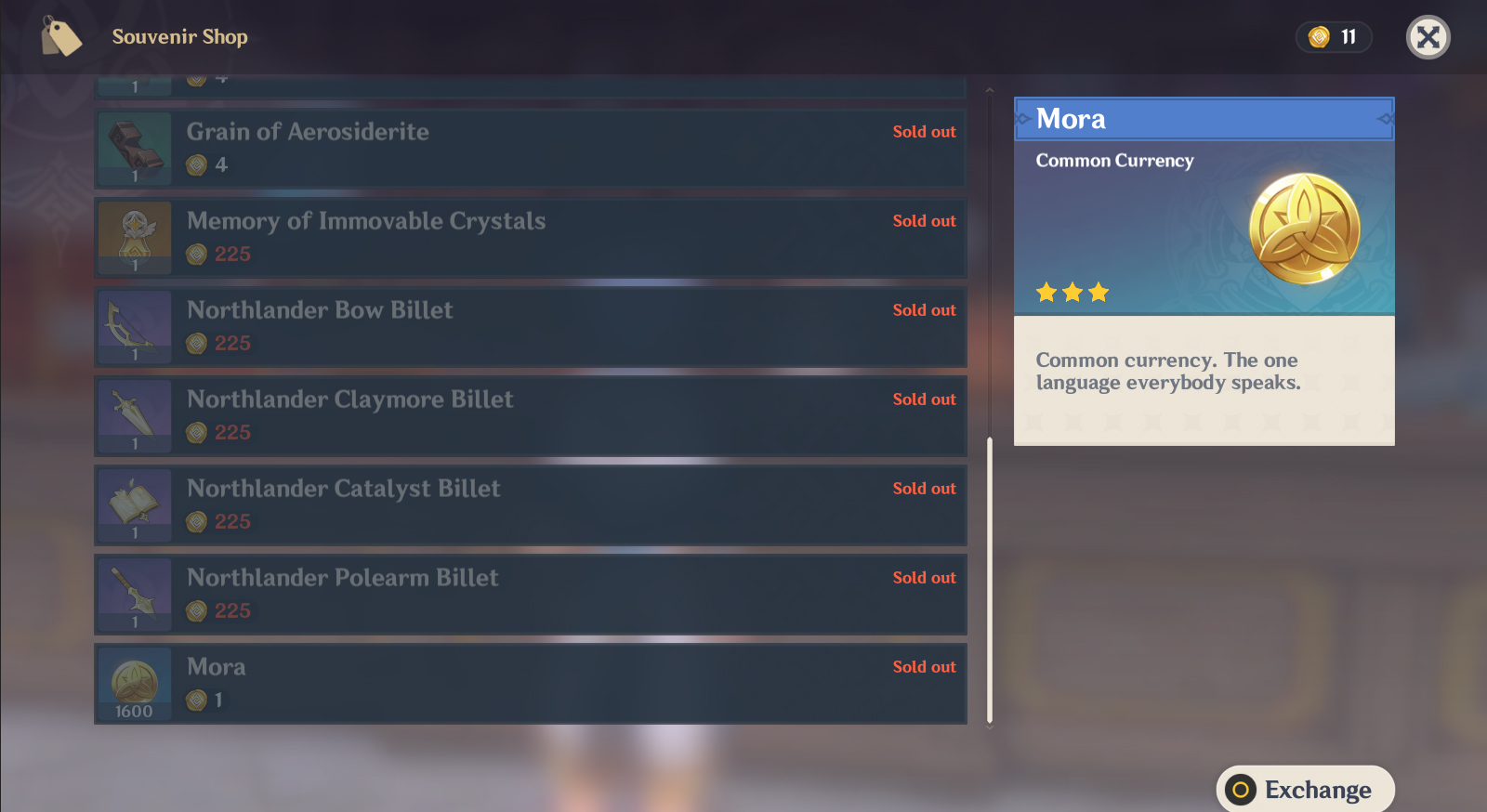Click the Northlander Bow Billet icon
Screen dimensions: 1487x812
coord(134,325)
